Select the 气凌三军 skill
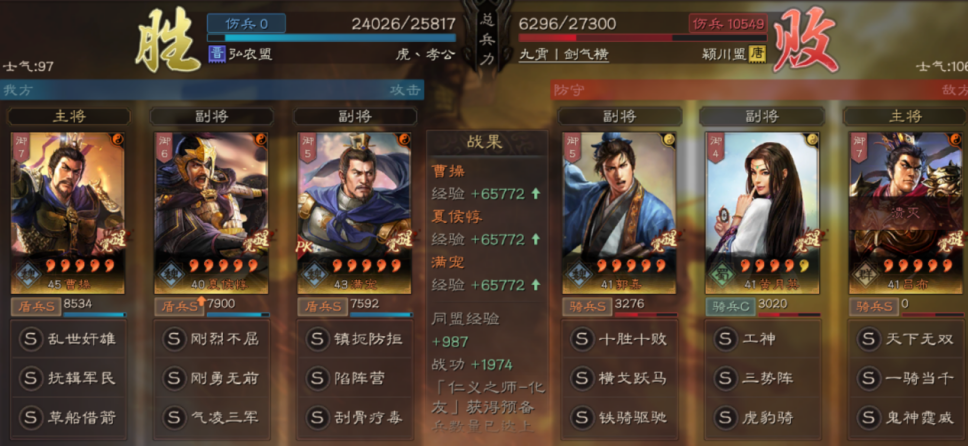Screen dimensions: 968x447 tap(211, 417)
